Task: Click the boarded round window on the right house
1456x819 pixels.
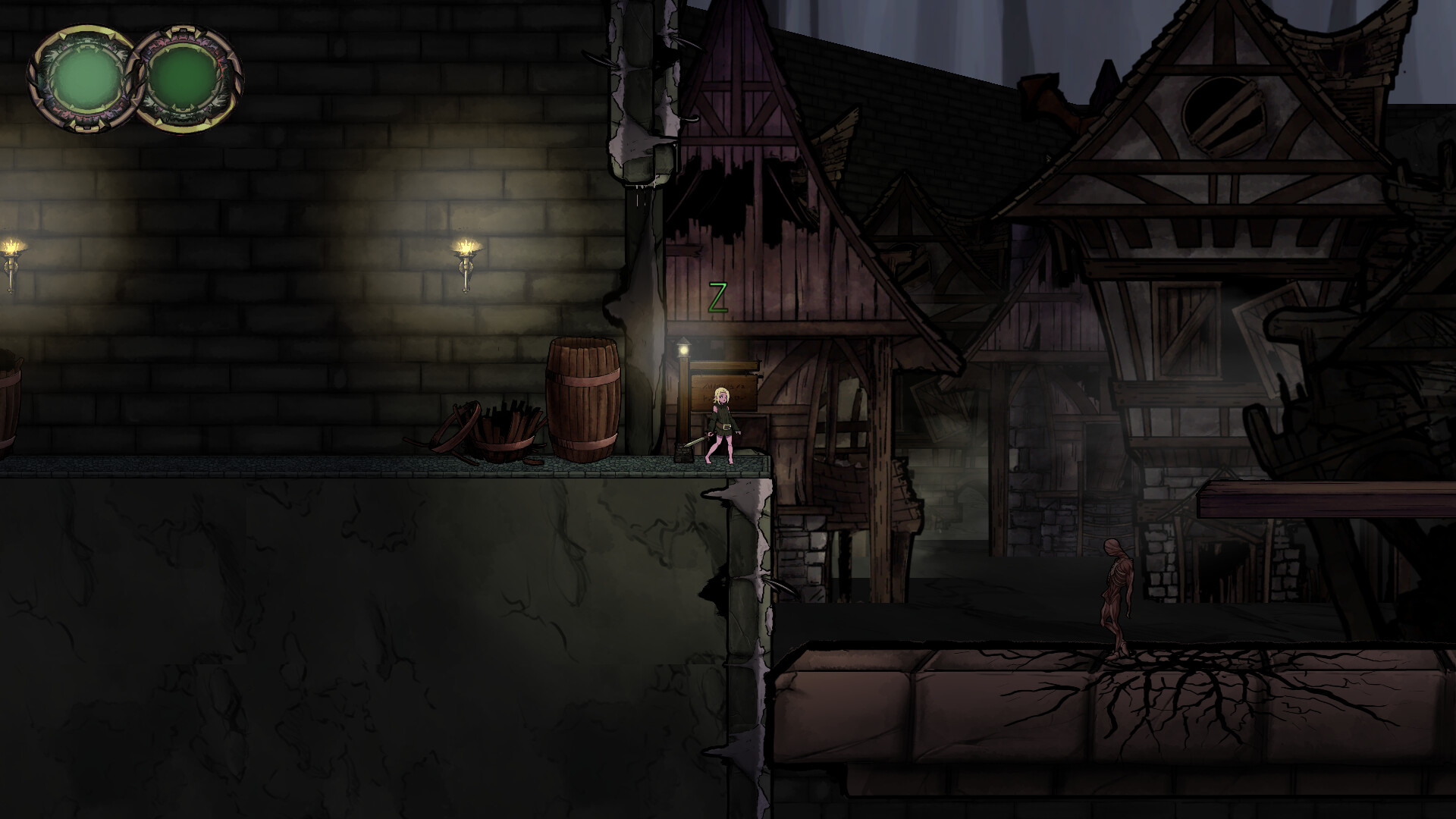Action: click(1225, 114)
